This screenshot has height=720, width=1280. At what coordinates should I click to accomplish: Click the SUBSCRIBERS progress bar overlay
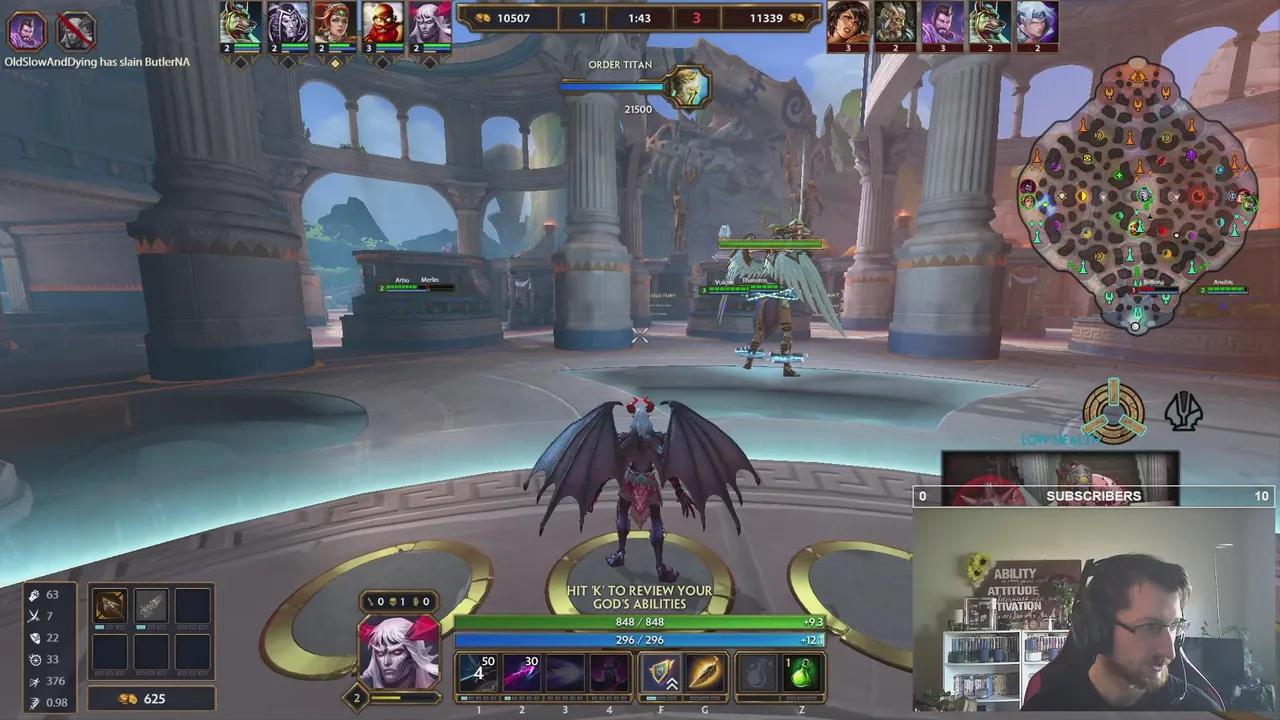point(1095,496)
